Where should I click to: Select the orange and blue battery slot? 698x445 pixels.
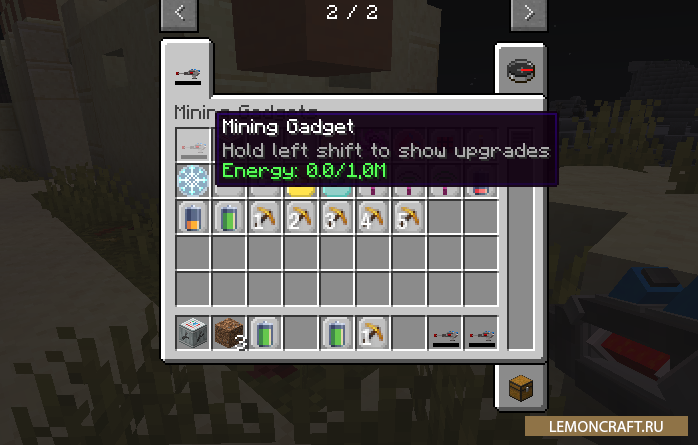[x=192, y=217]
